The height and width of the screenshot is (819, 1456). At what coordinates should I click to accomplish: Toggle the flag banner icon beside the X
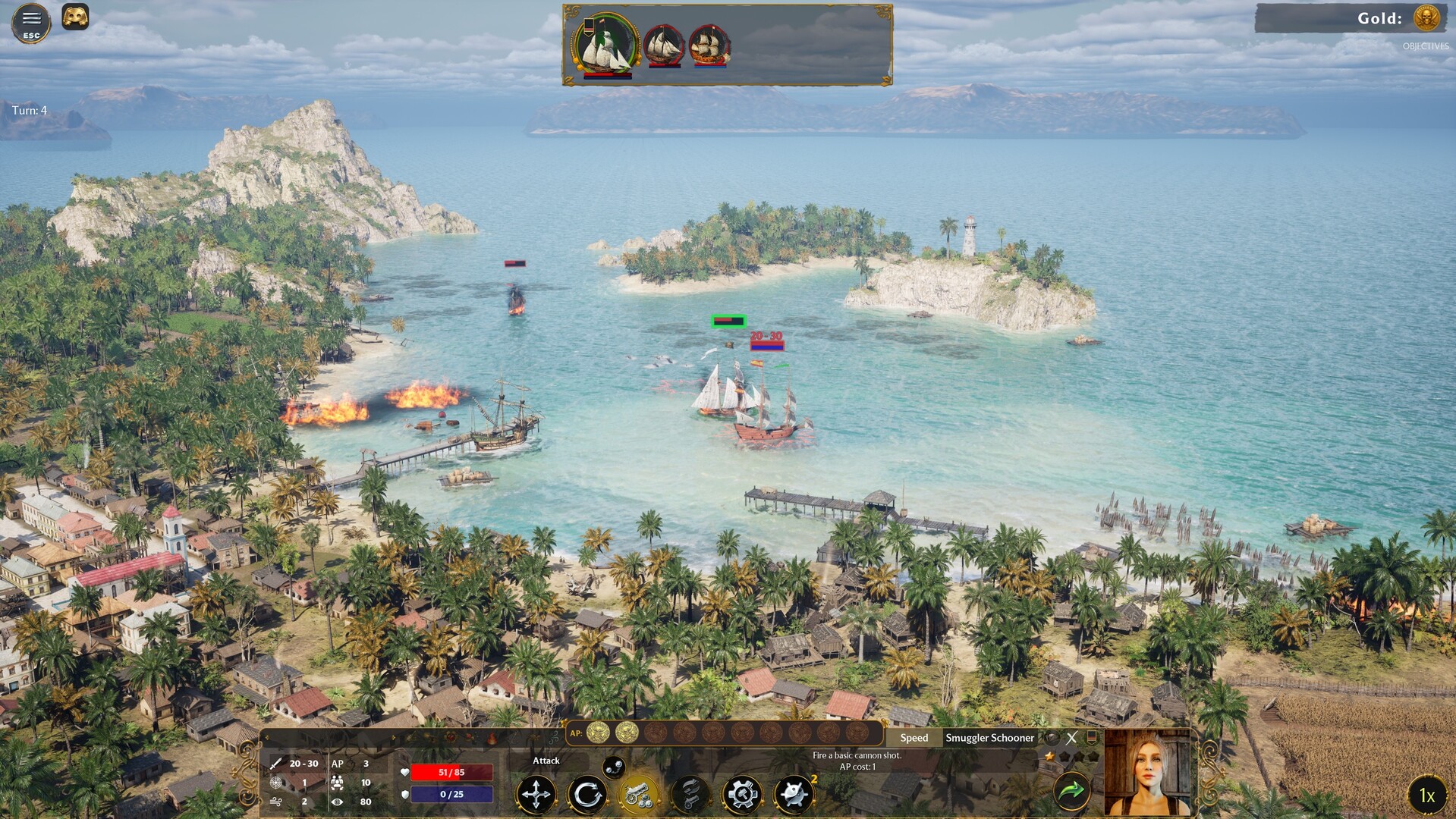pos(1092,737)
